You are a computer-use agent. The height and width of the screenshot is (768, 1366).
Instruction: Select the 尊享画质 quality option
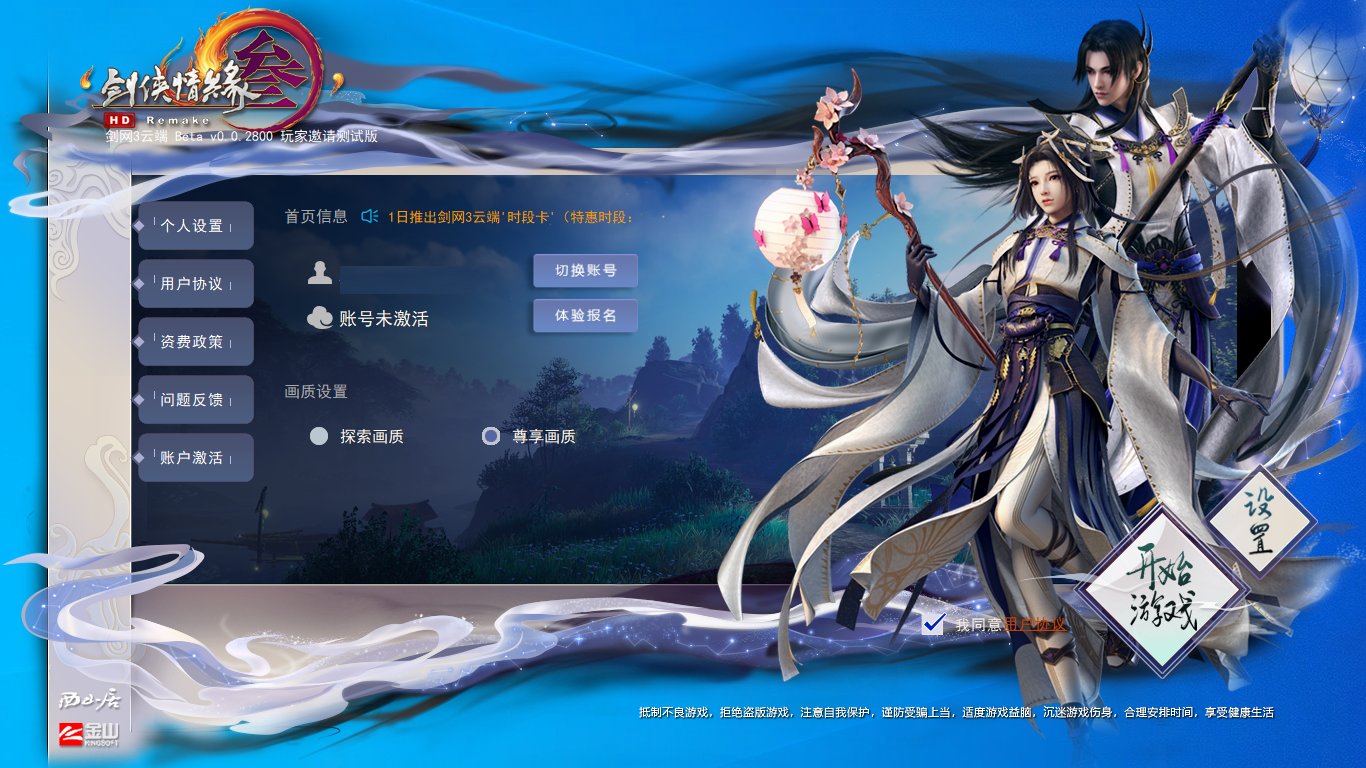tap(491, 436)
